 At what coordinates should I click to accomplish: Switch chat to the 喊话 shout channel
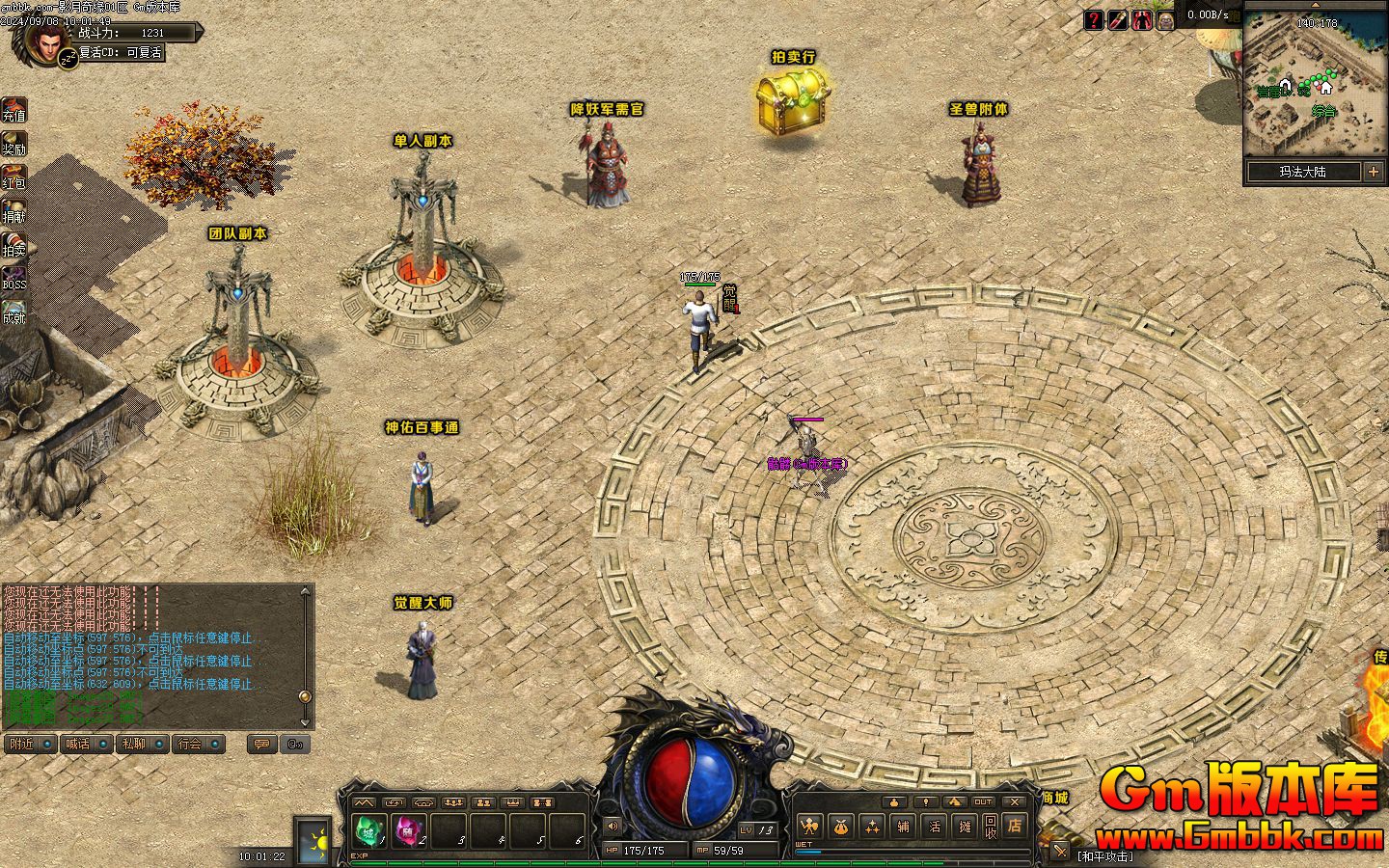coord(77,744)
